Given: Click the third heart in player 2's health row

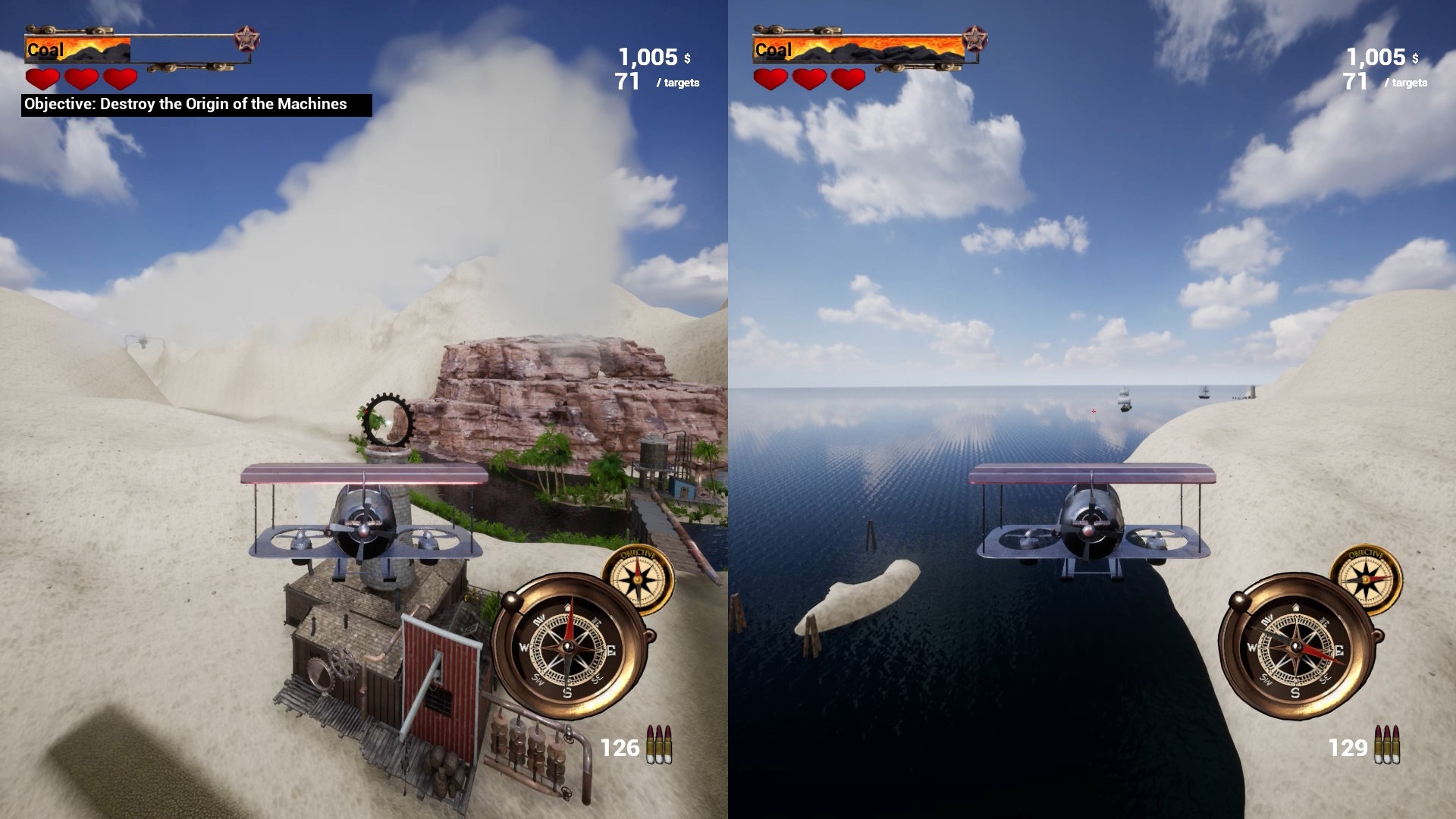Looking at the screenshot, I should click(x=847, y=78).
